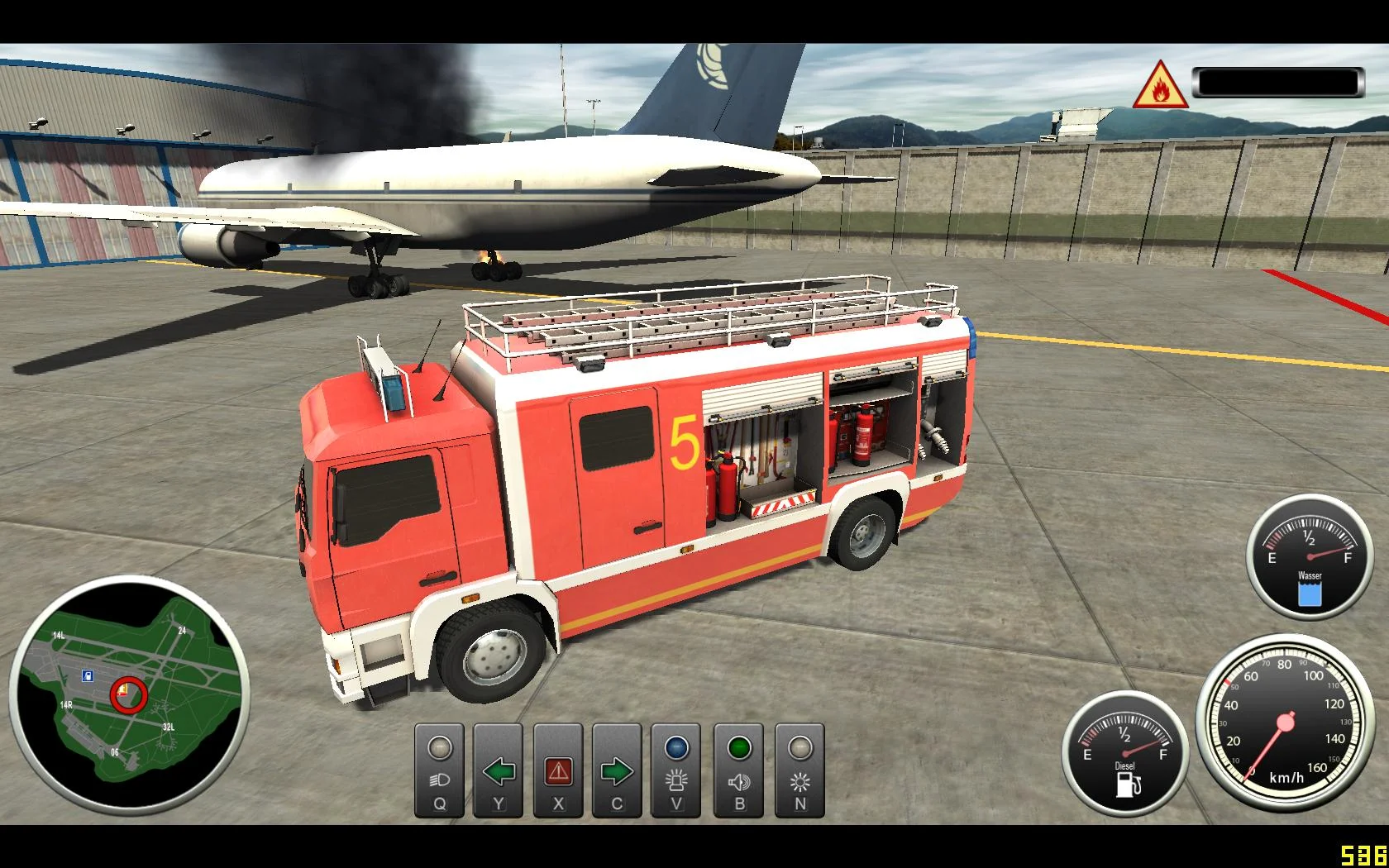Screen dimensions: 1389x868
Task: Toggle the work light button
Action: (800, 770)
